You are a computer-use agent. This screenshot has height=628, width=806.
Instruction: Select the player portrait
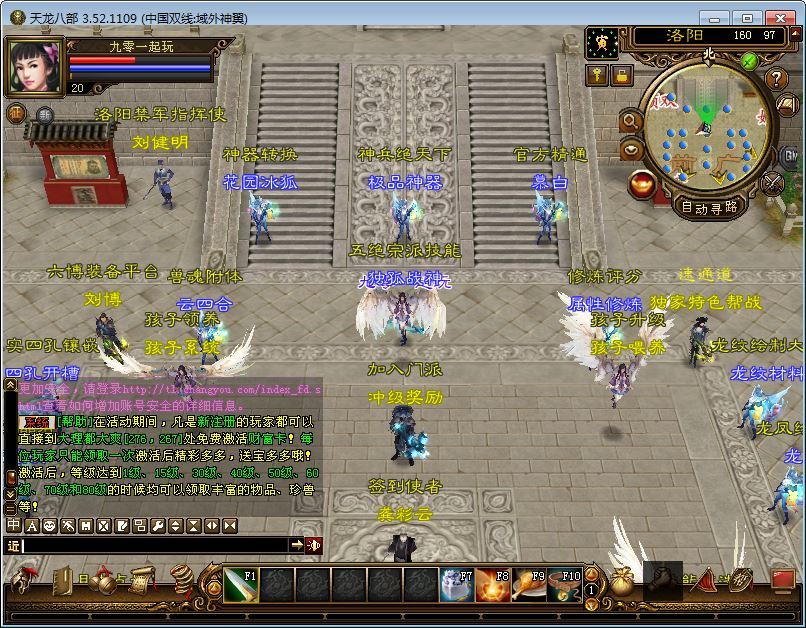[34, 67]
